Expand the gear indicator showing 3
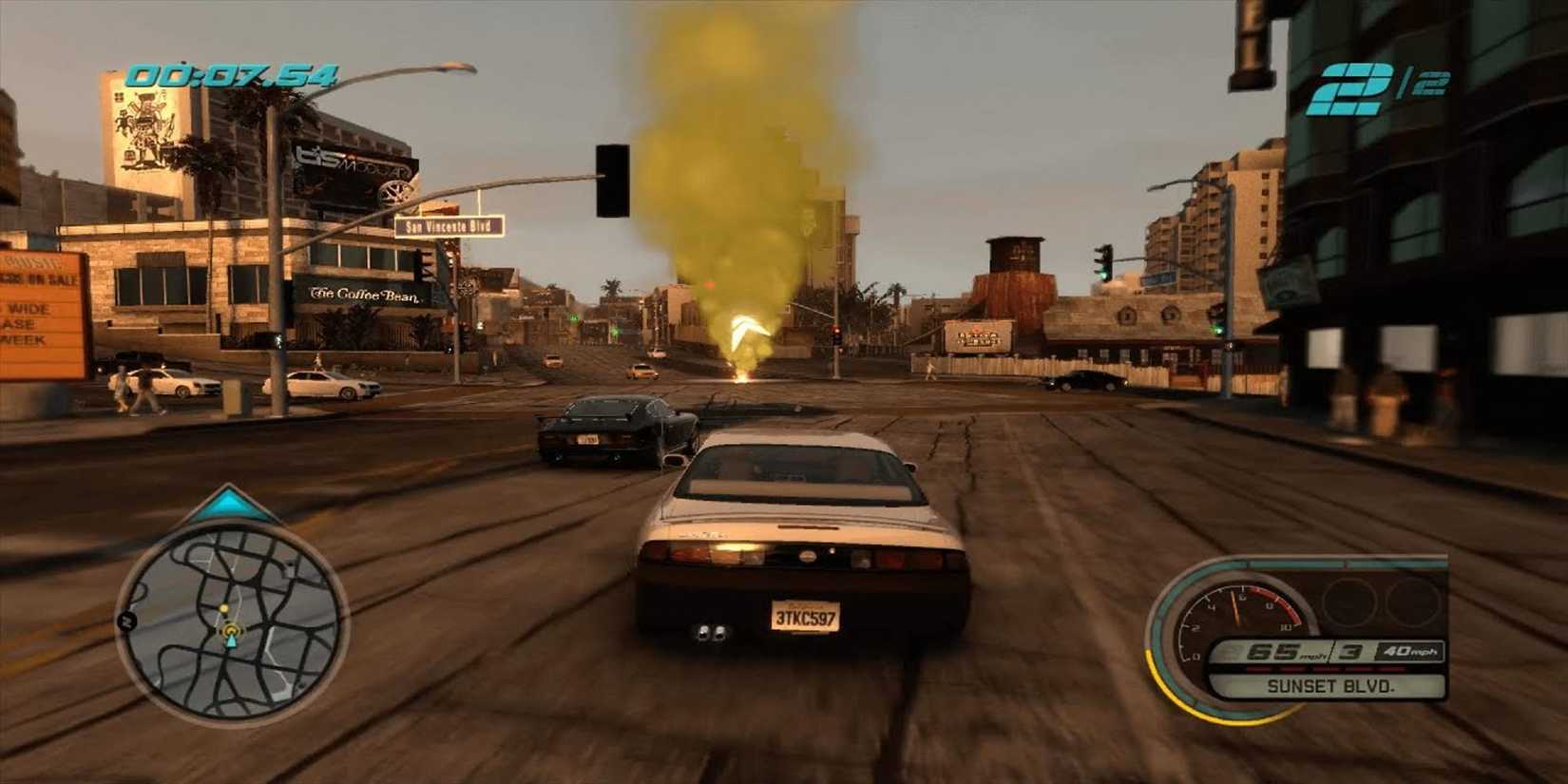Image resolution: width=1568 pixels, height=784 pixels. point(1350,651)
